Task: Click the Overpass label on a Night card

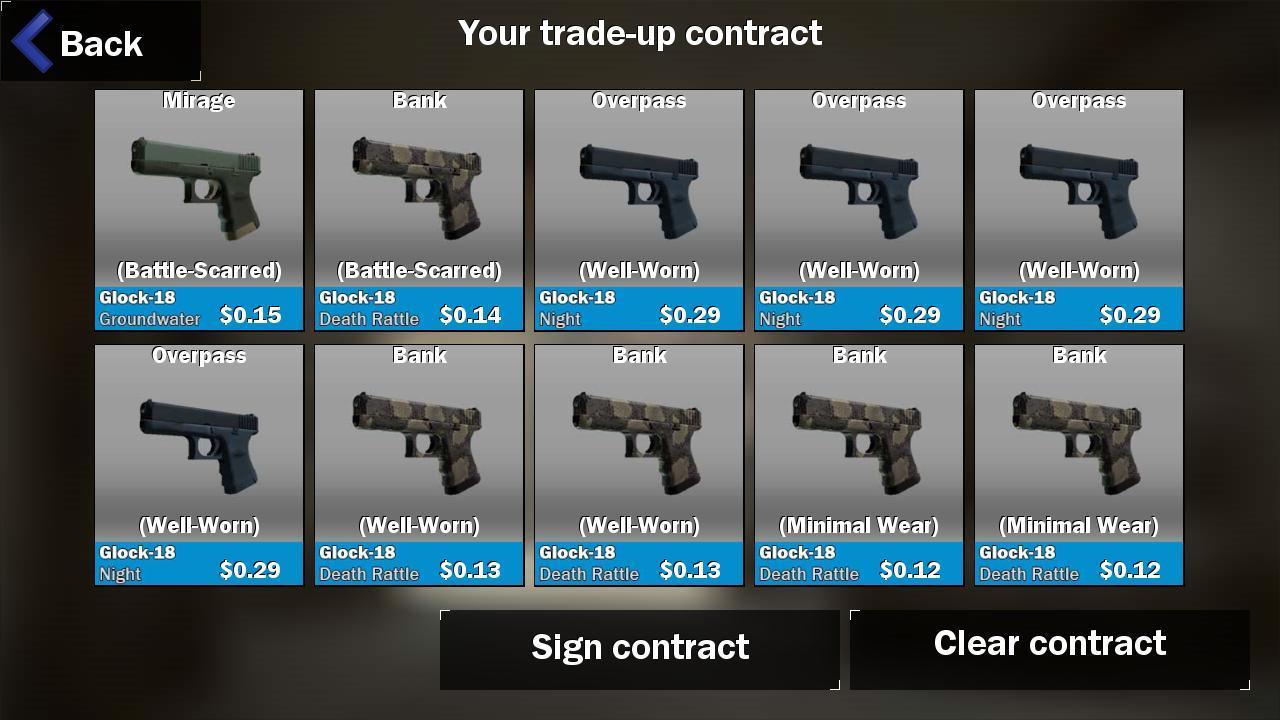Action: click(638, 100)
